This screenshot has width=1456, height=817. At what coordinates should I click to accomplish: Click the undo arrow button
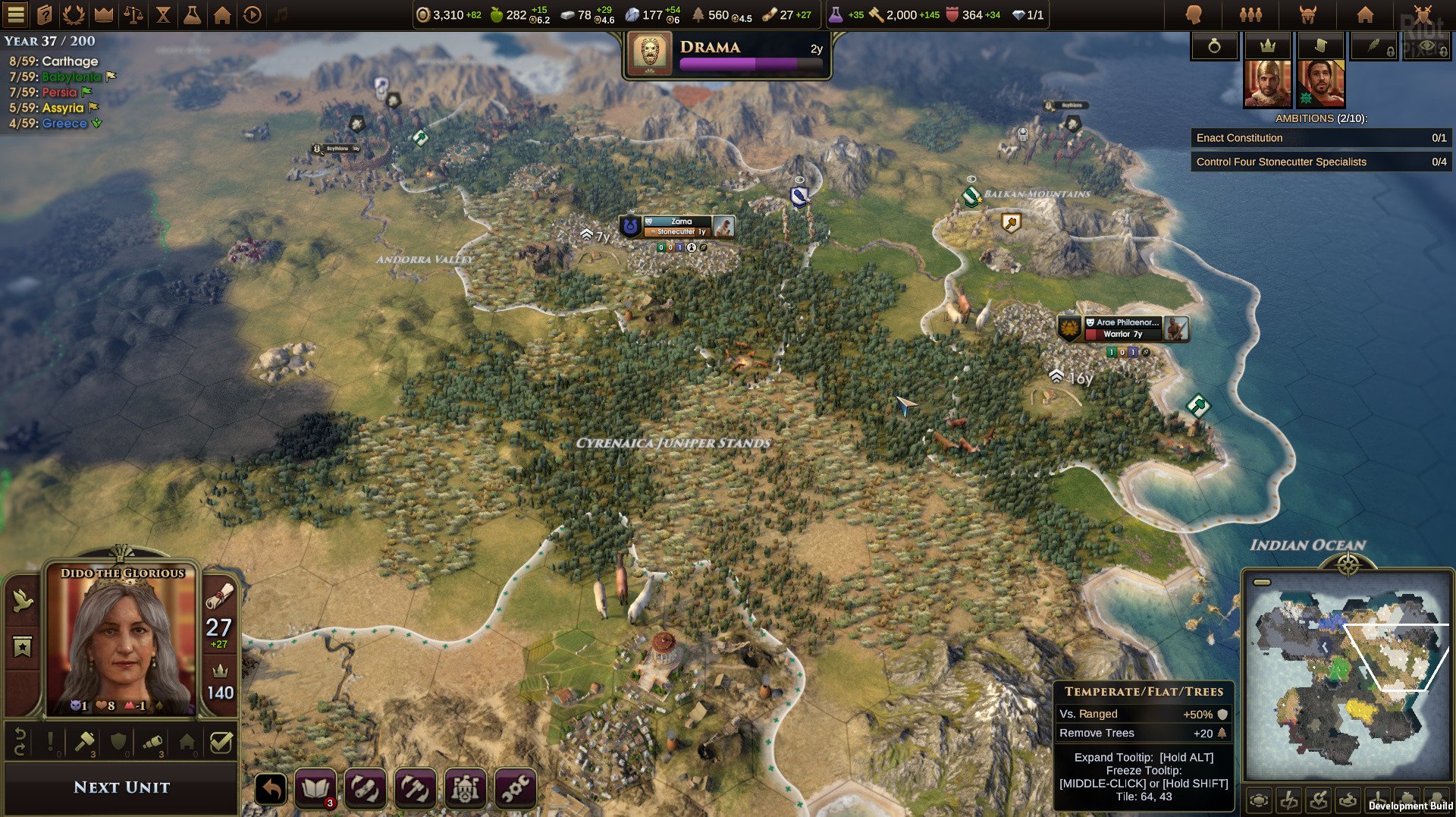pyautogui.click(x=271, y=790)
